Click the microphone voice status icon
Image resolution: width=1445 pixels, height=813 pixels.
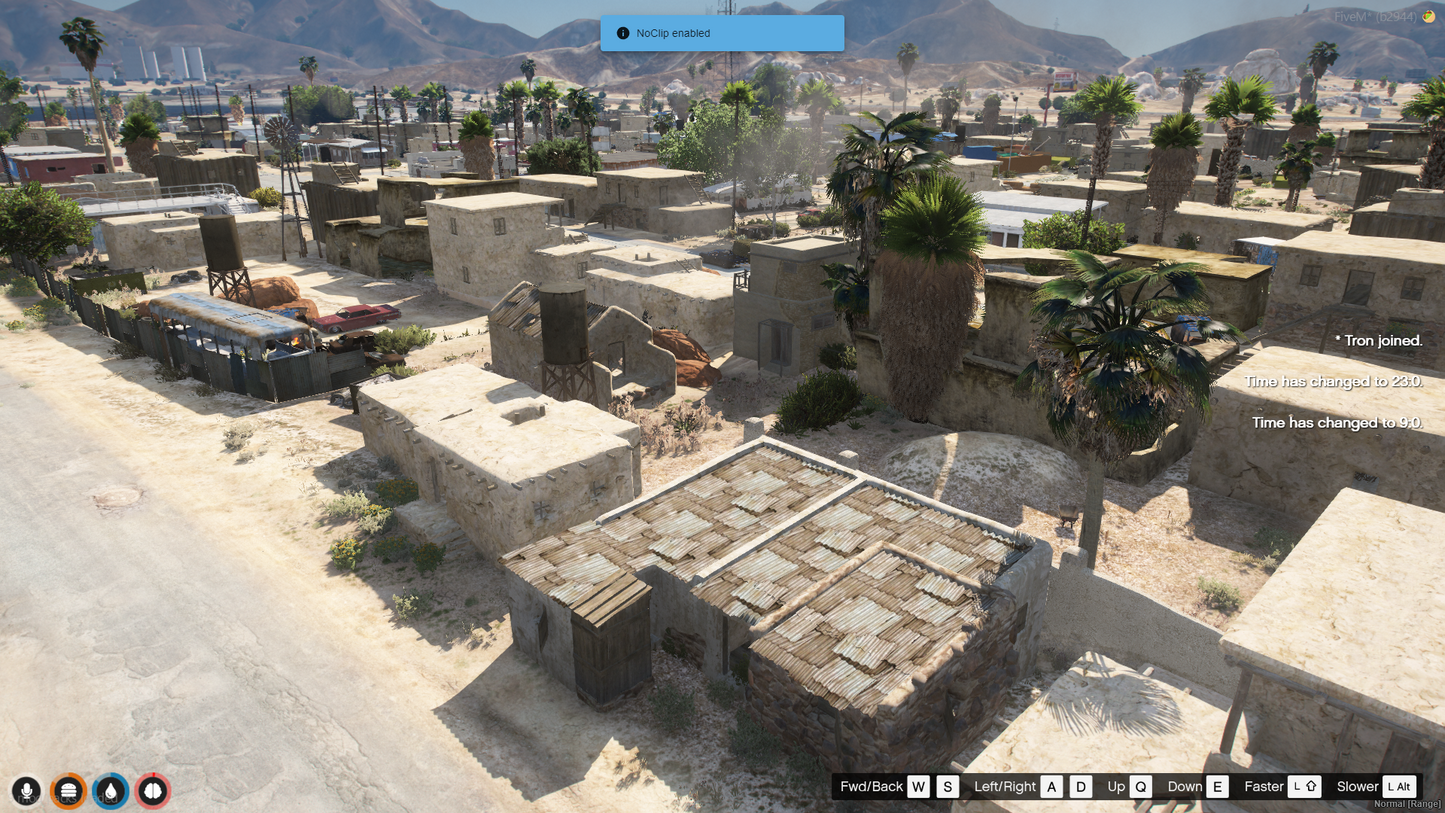point(27,791)
